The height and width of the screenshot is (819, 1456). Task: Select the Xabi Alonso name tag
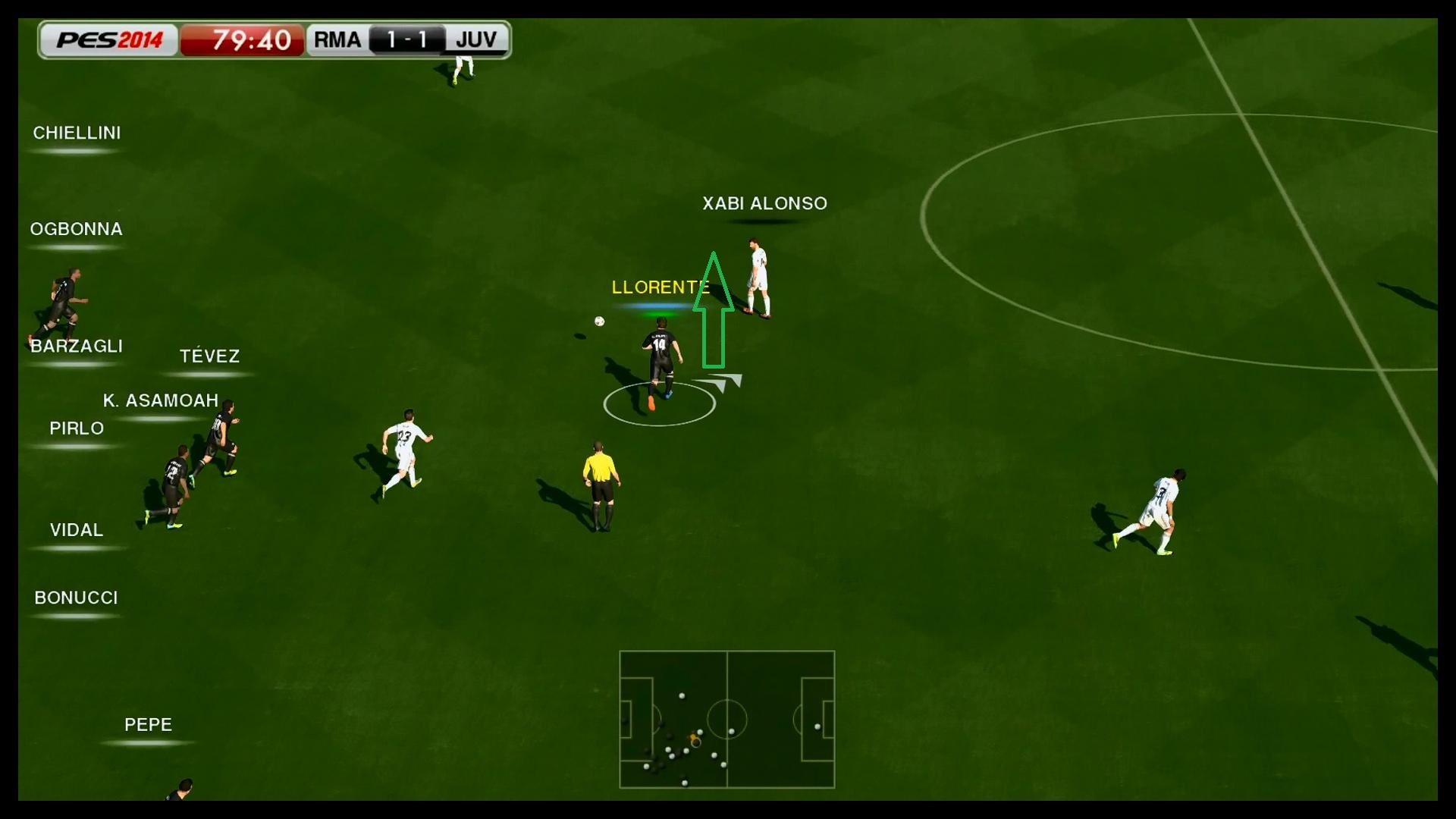[x=764, y=203]
